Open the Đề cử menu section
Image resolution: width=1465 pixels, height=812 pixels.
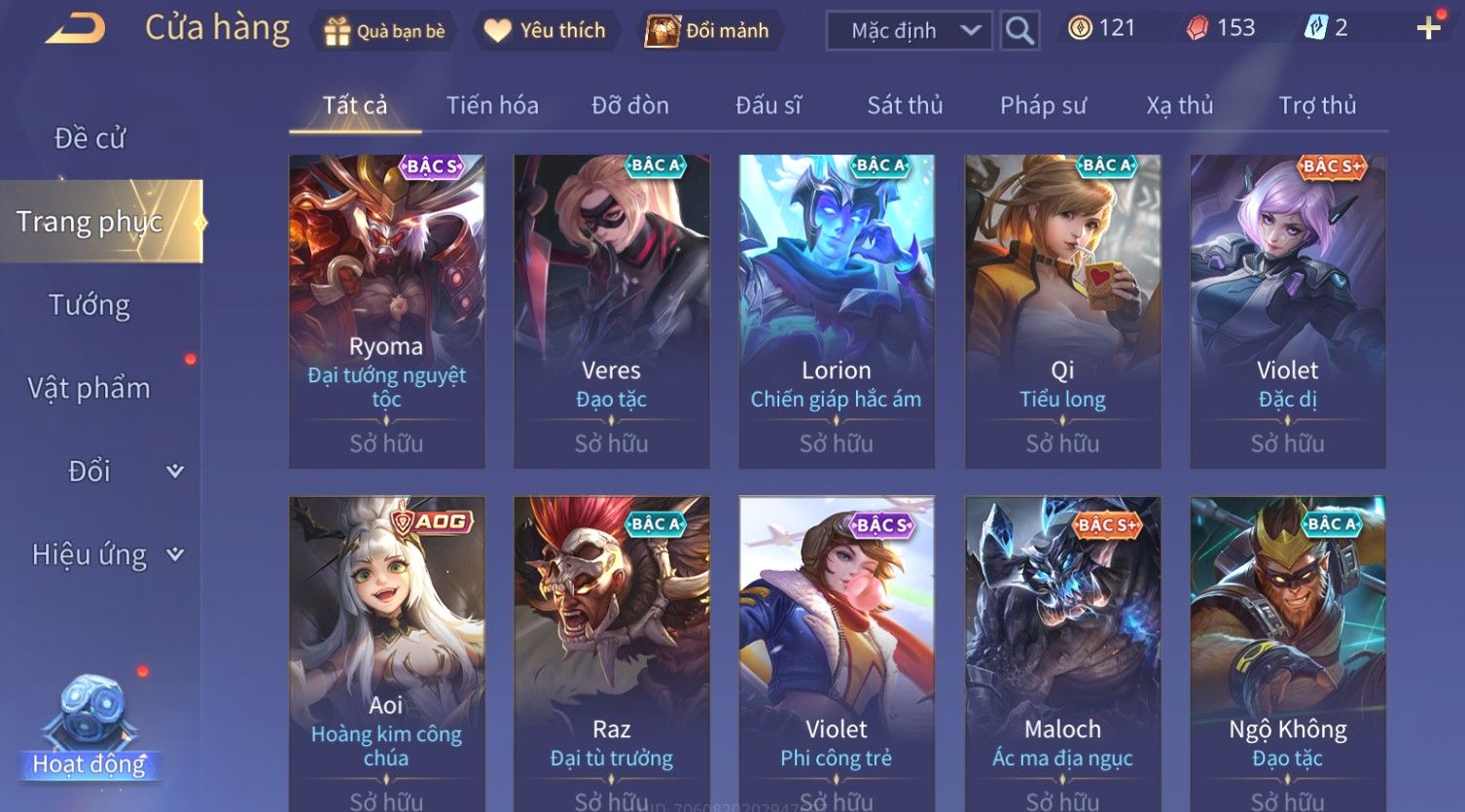[89, 138]
